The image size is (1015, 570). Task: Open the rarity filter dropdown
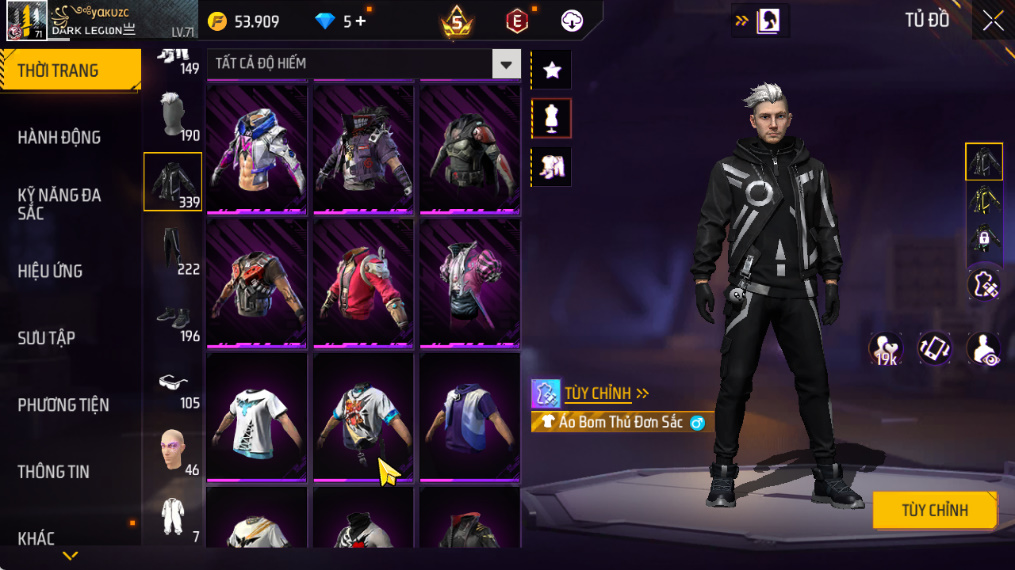[x=506, y=64]
